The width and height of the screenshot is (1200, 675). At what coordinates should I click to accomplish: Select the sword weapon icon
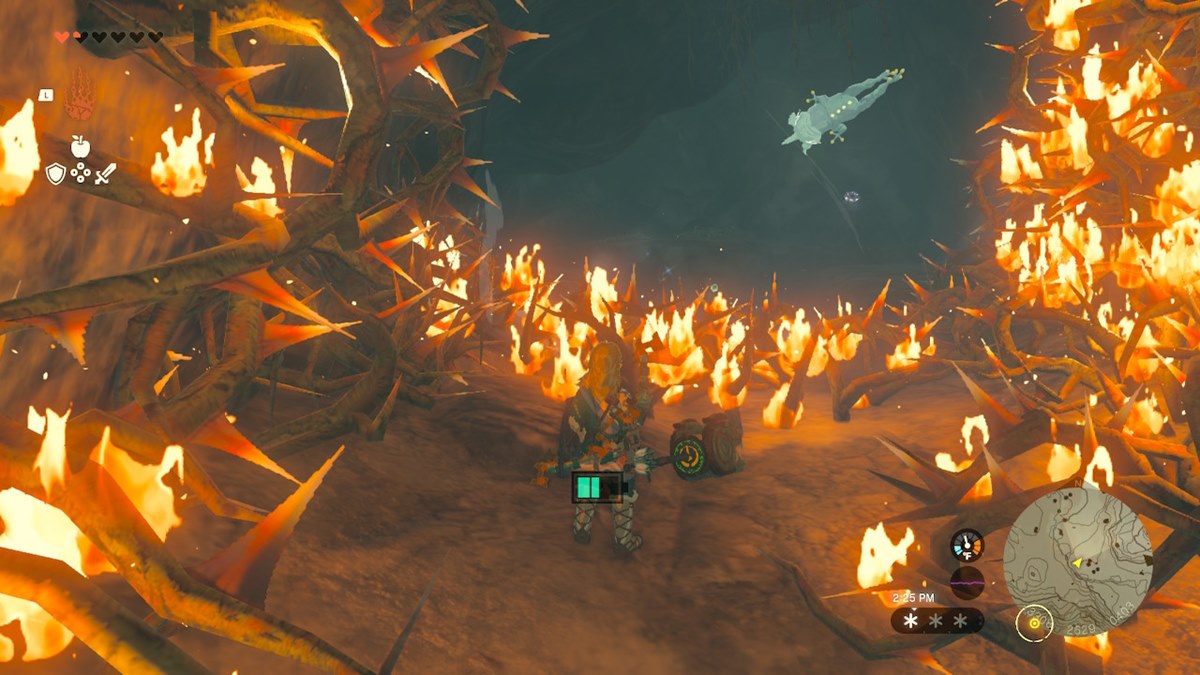click(105, 174)
